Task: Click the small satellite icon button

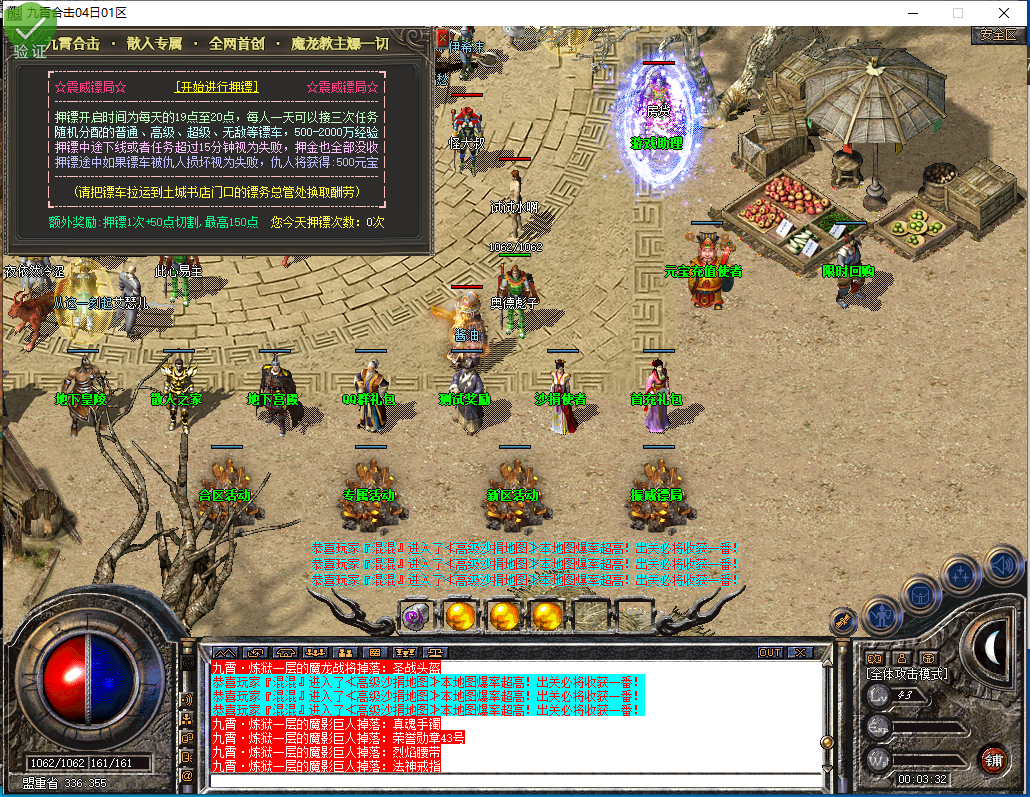Action: pyautogui.click(x=842, y=621)
